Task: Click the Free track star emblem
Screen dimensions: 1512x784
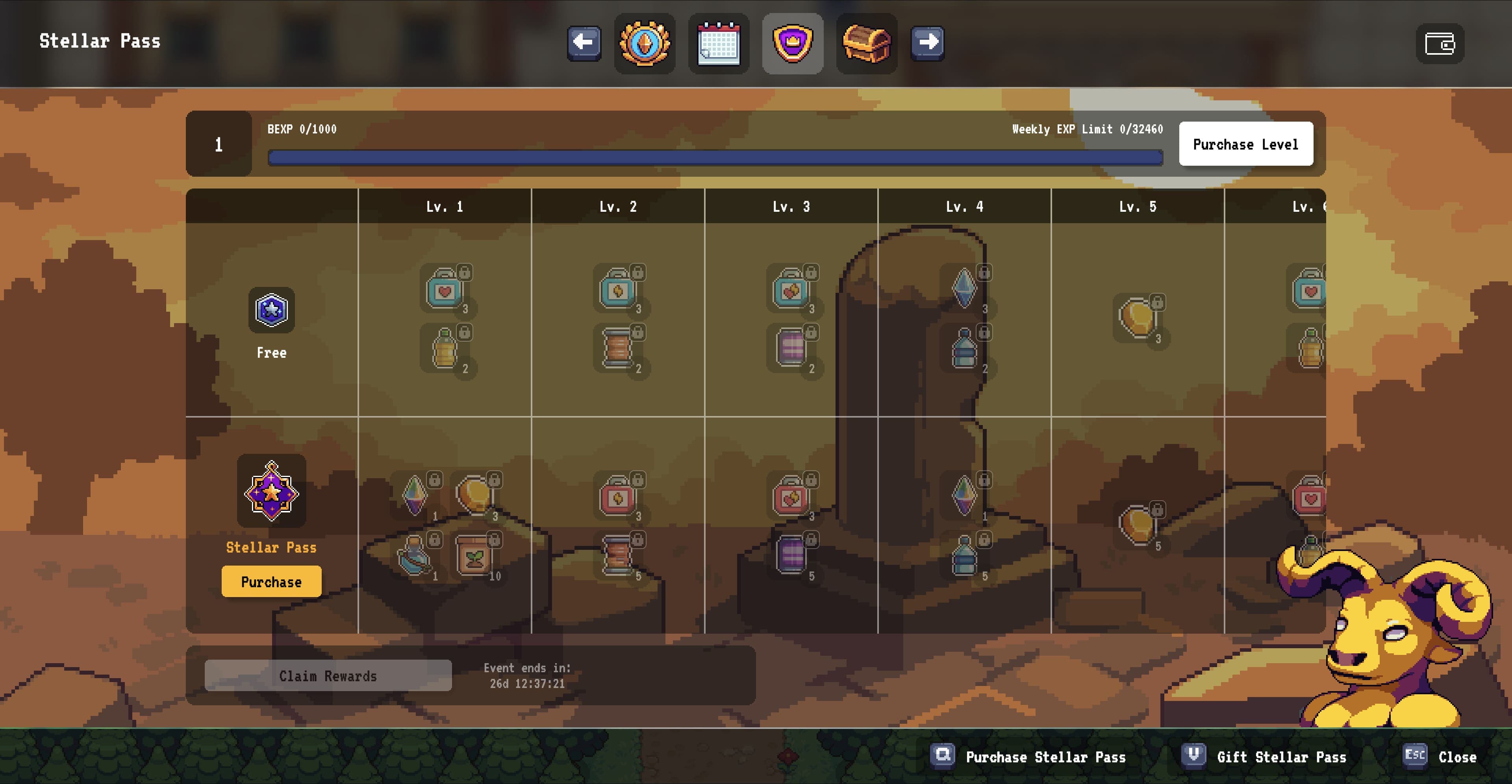Action: 271,311
